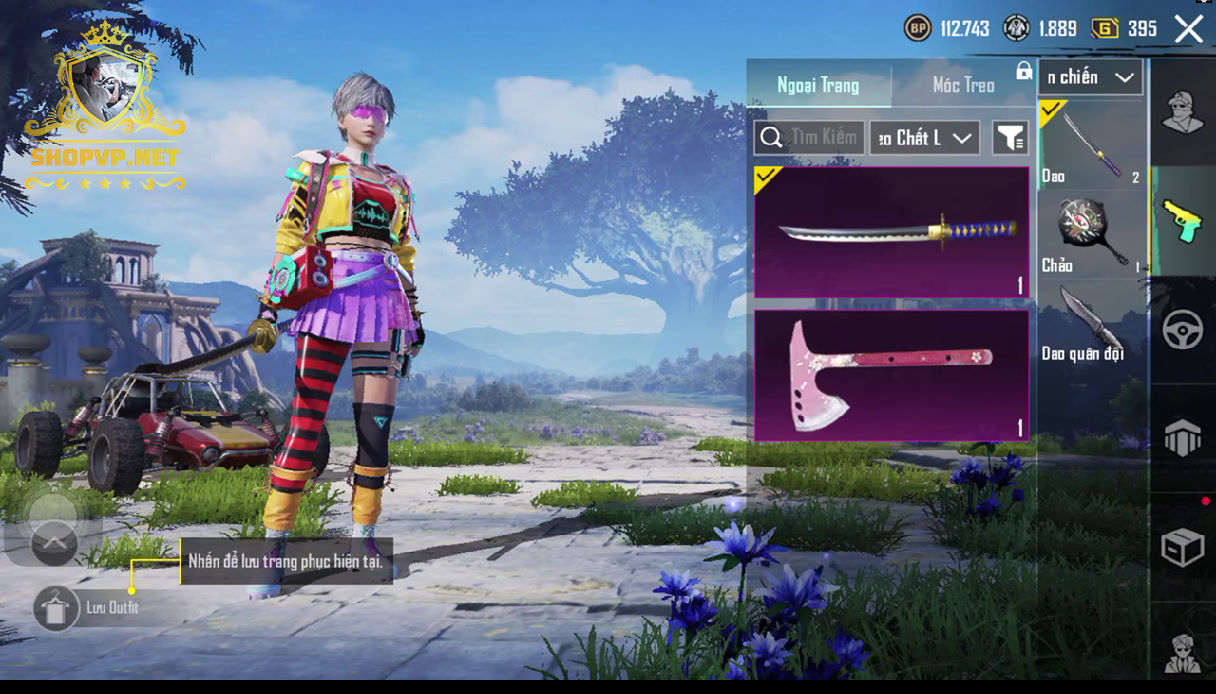Choose the Dao quân đội entry
Screen dimensions: 1216x694
click(x=1091, y=323)
